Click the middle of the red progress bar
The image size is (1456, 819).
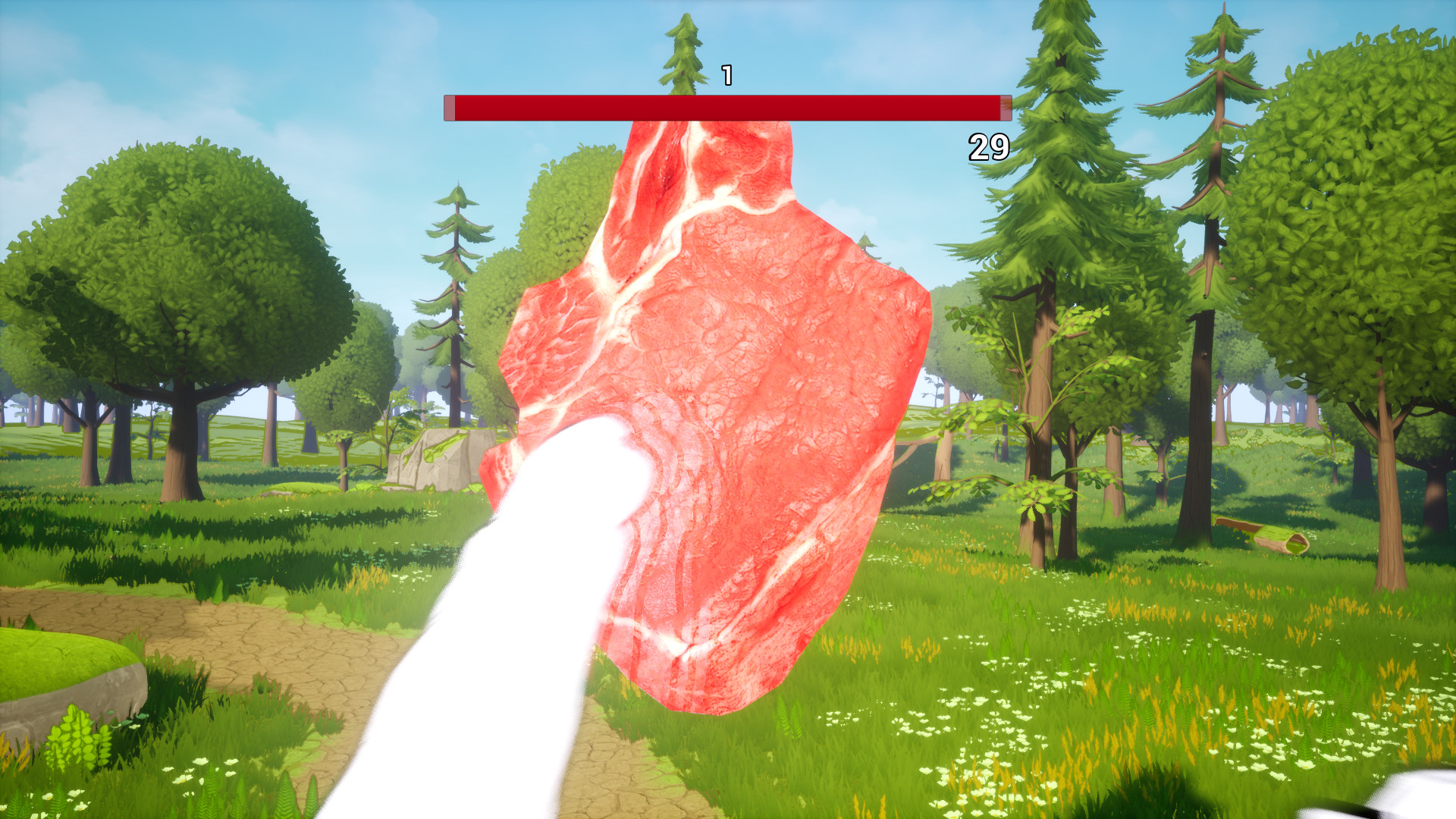pyautogui.click(x=726, y=108)
